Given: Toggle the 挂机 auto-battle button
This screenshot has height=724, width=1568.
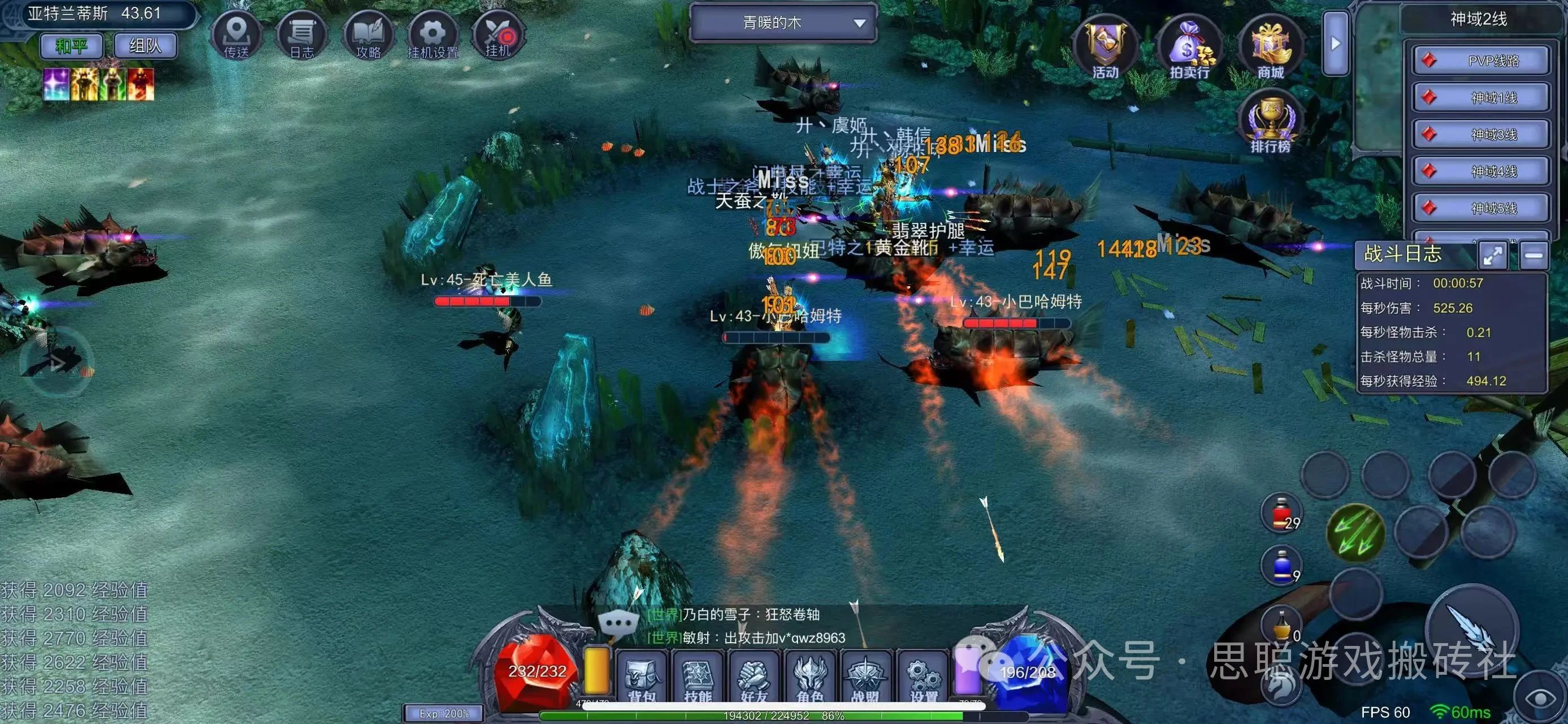Looking at the screenshot, I should (x=498, y=35).
